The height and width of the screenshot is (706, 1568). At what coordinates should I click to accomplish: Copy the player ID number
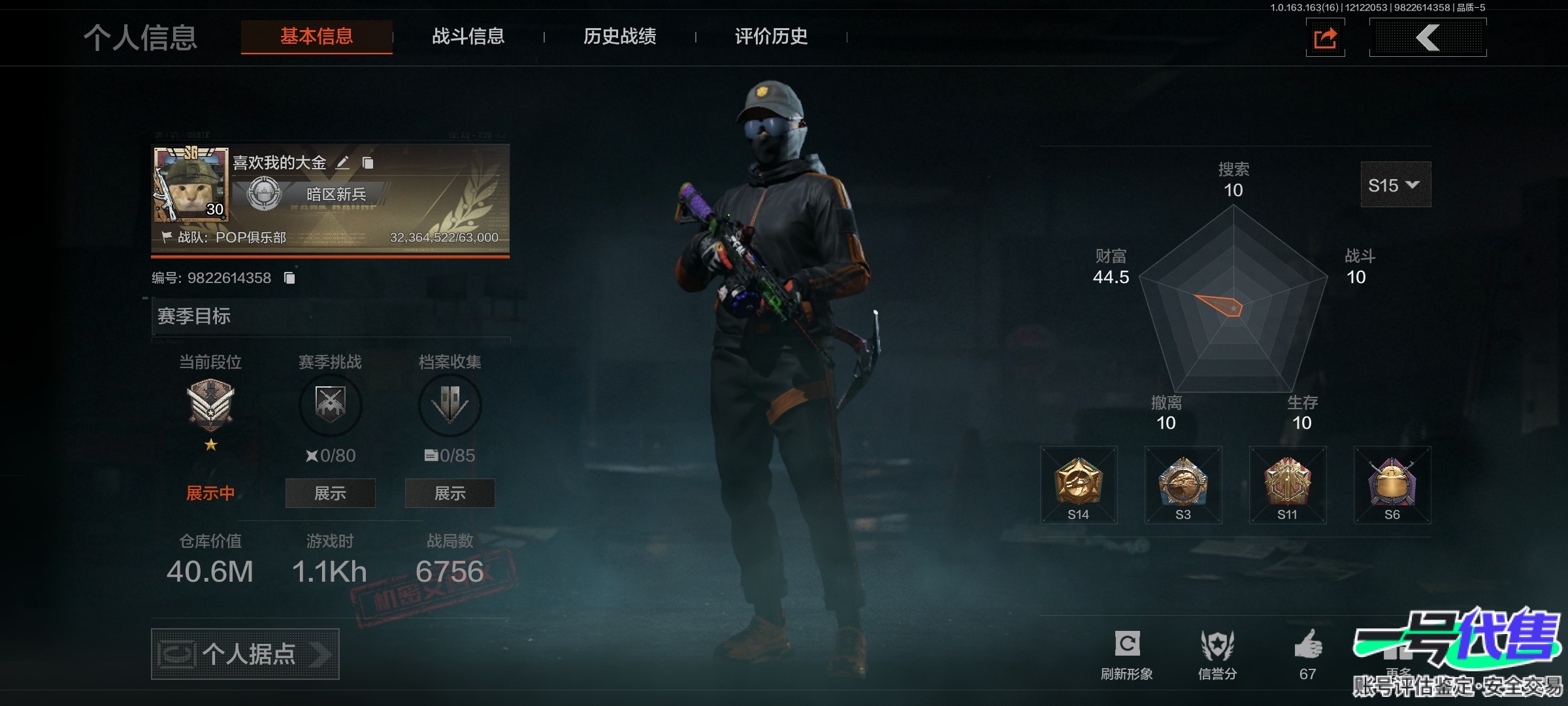click(x=289, y=278)
